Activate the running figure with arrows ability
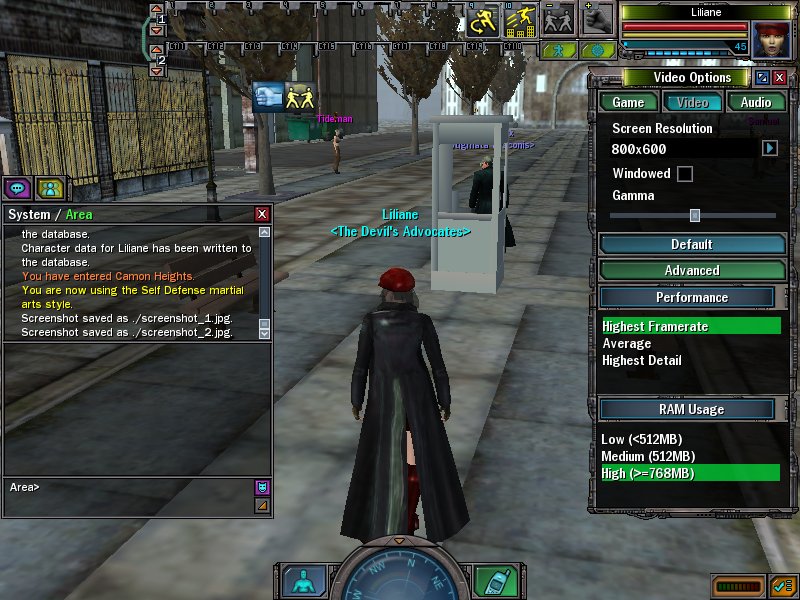 click(x=484, y=19)
